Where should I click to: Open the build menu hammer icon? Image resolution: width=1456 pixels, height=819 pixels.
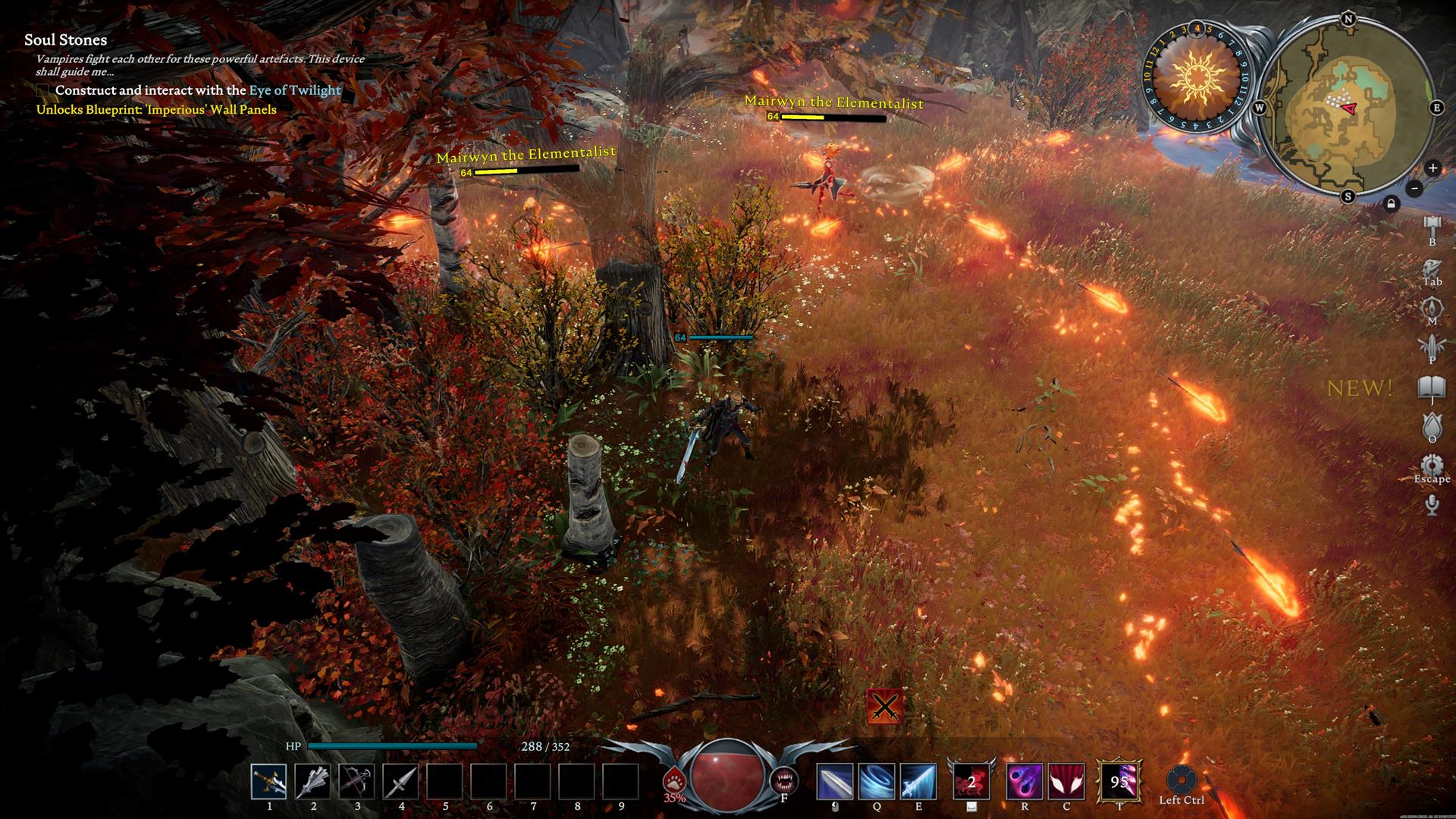pyautogui.click(x=1432, y=224)
